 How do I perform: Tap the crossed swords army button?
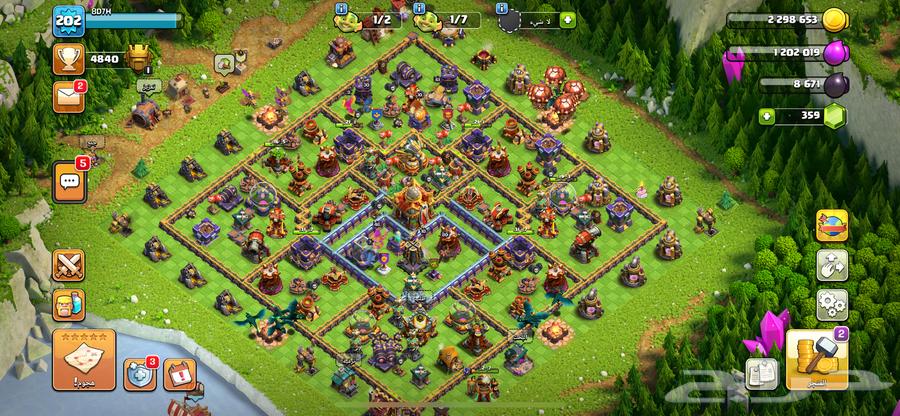coord(69,265)
